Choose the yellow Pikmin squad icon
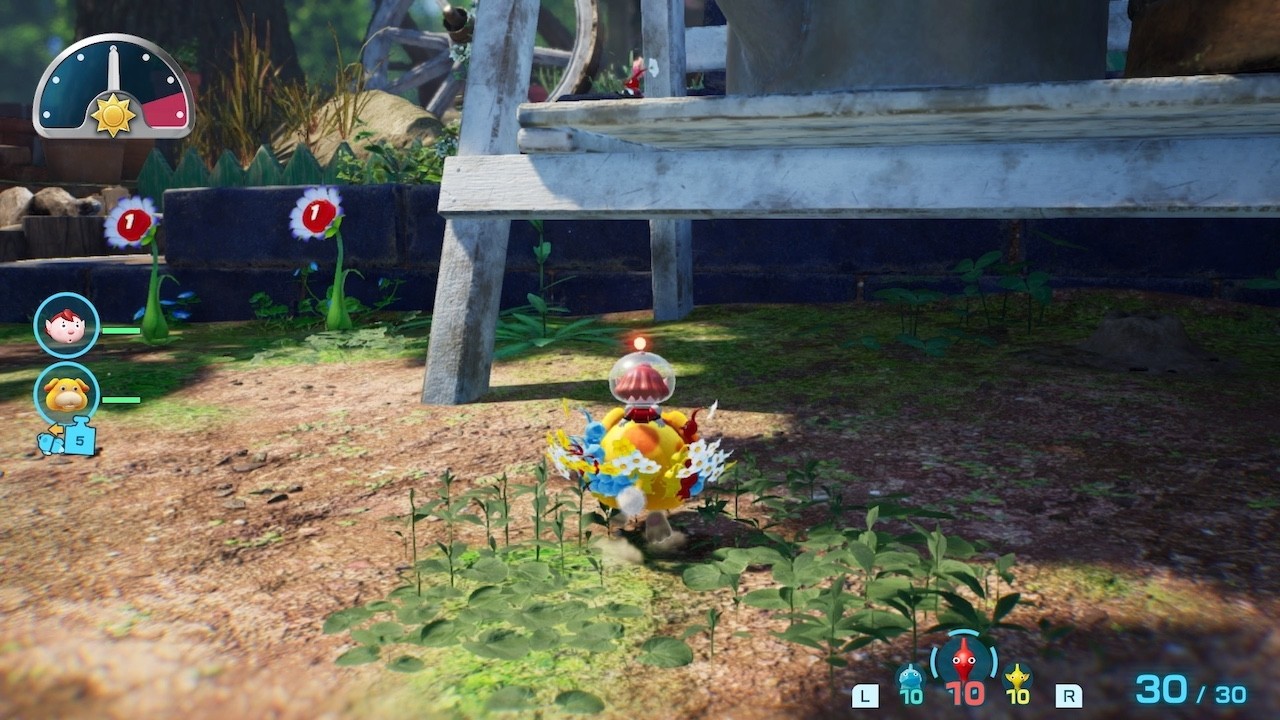 (1017, 679)
